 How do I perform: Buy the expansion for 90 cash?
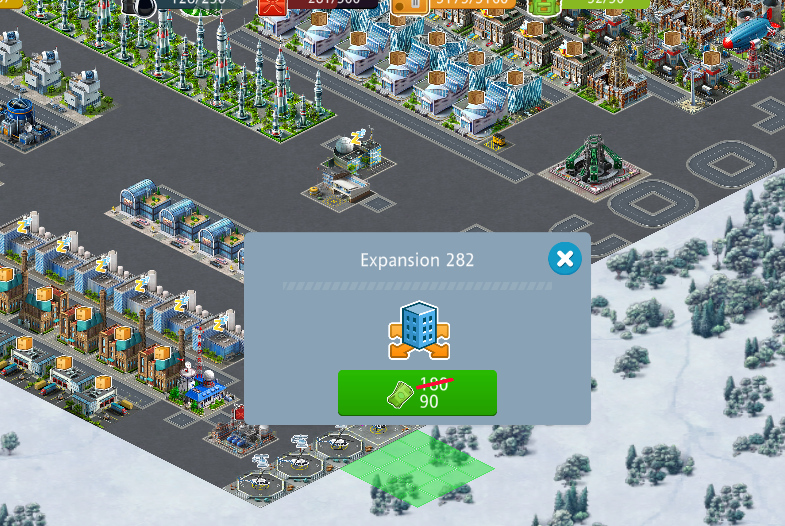[x=417, y=392]
